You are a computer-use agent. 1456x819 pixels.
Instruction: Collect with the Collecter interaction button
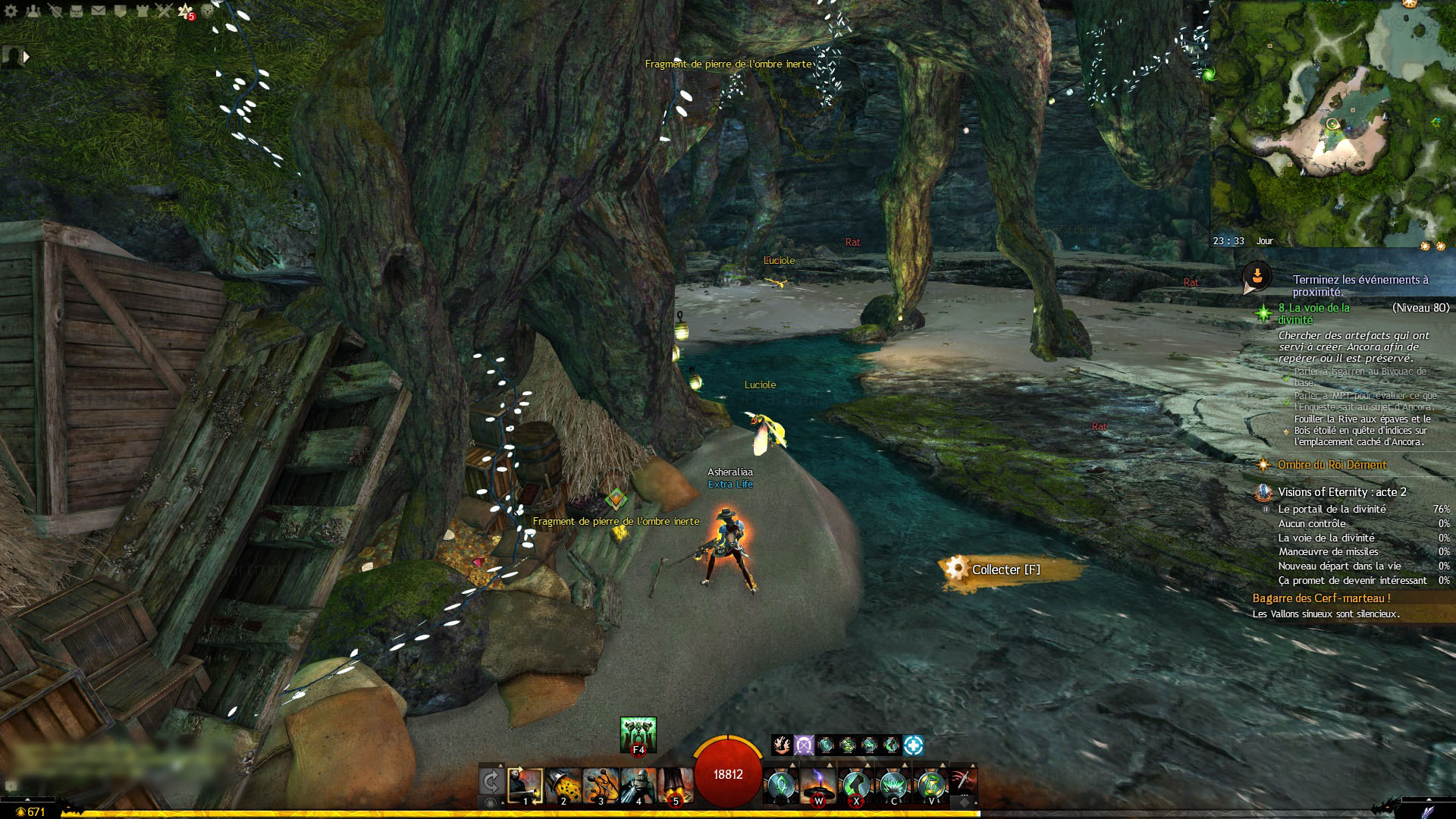[1005, 570]
